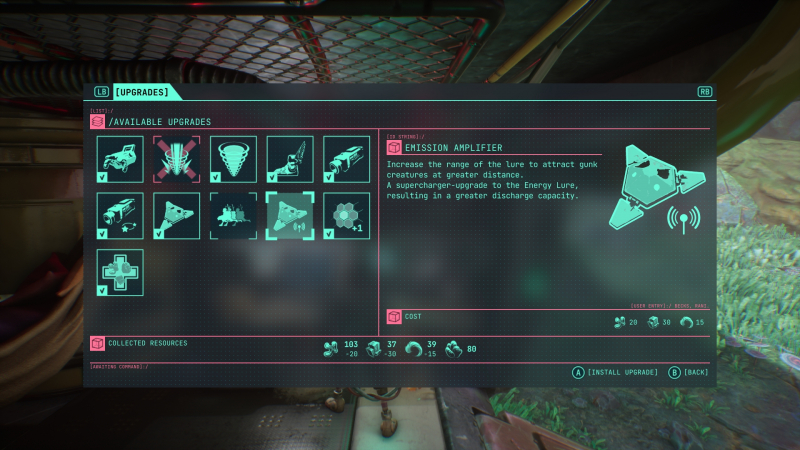800x450 pixels.
Task: Pick the creature herd upgrade
Action: tap(233, 216)
